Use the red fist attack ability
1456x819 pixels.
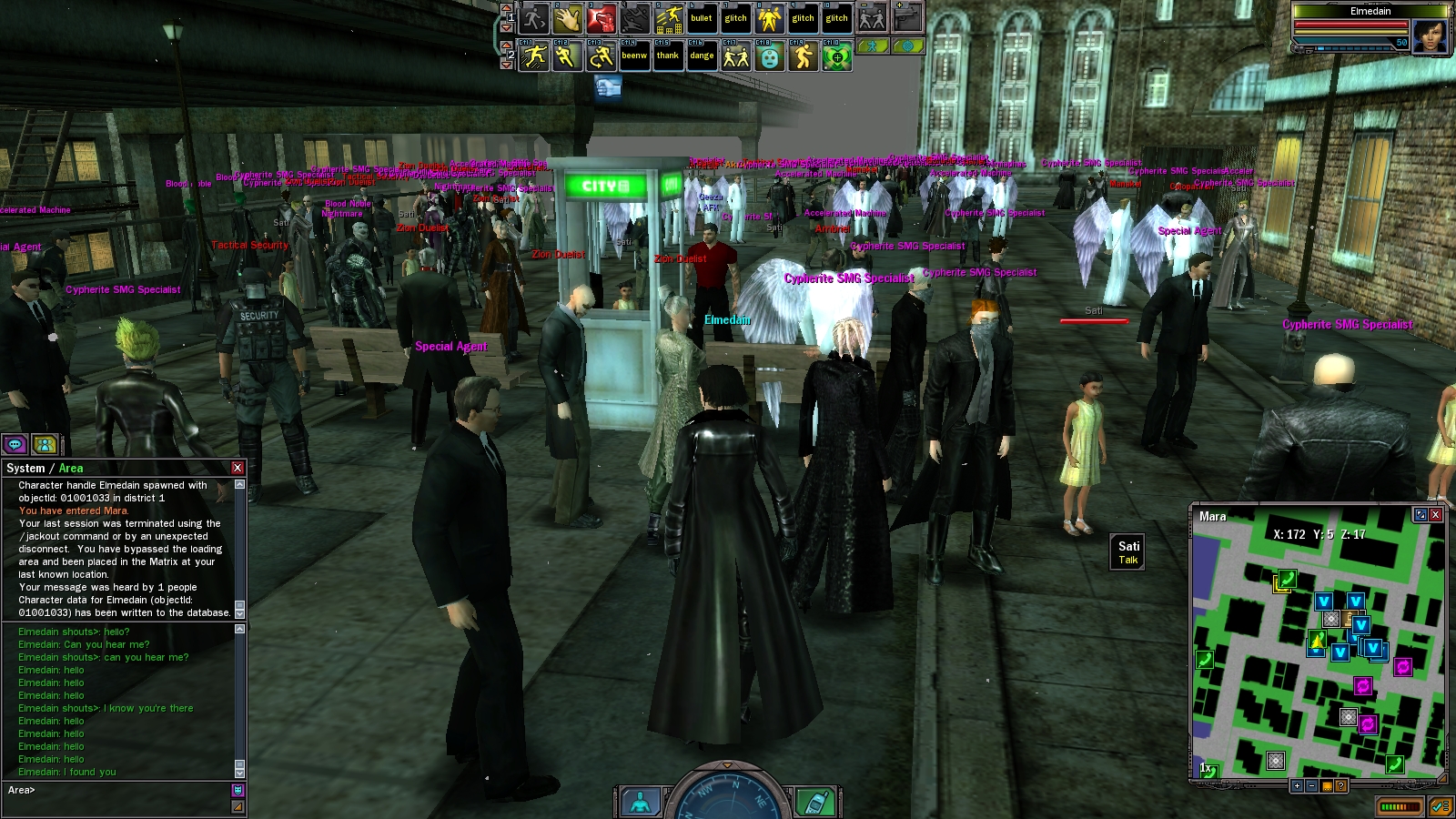click(x=601, y=17)
